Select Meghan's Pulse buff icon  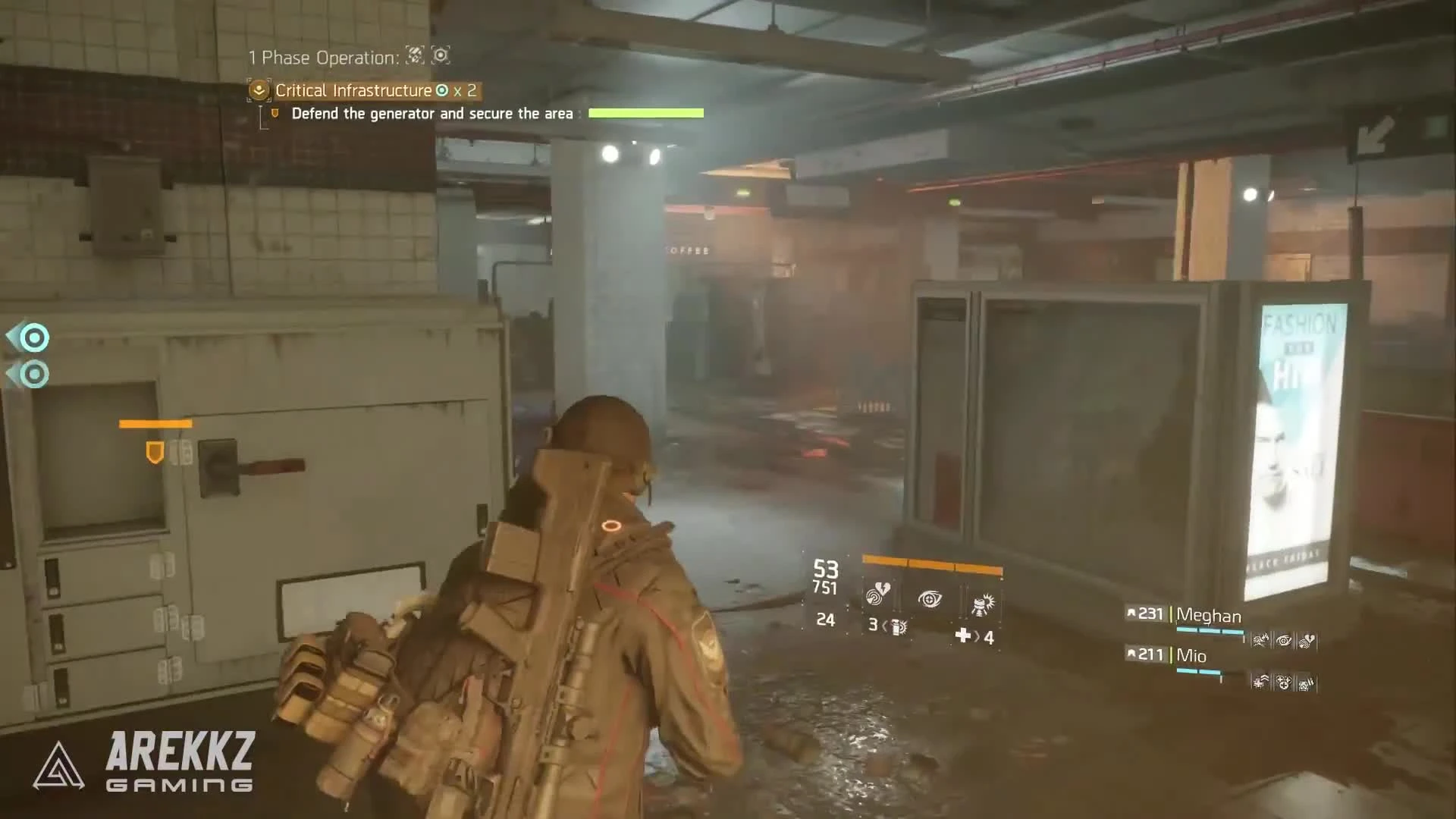pyautogui.click(x=1305, y=641)
